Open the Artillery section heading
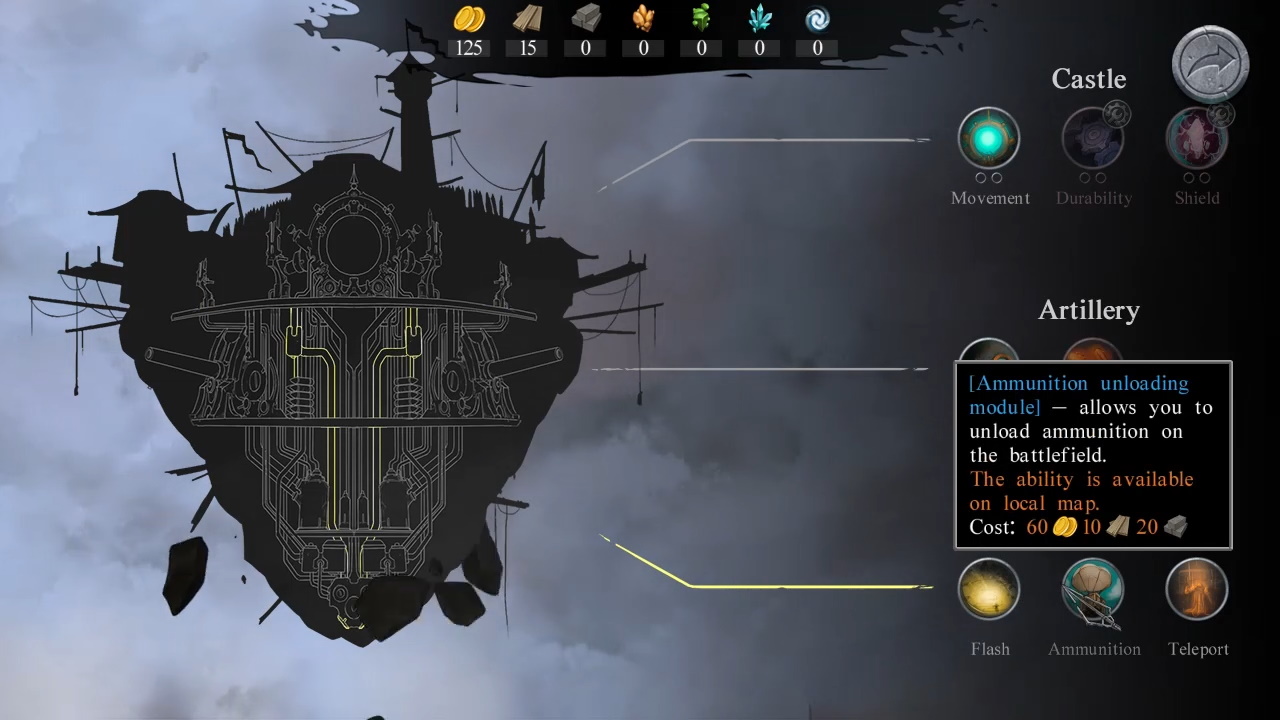The image size is (1280, 720). tap(1089, 310)
